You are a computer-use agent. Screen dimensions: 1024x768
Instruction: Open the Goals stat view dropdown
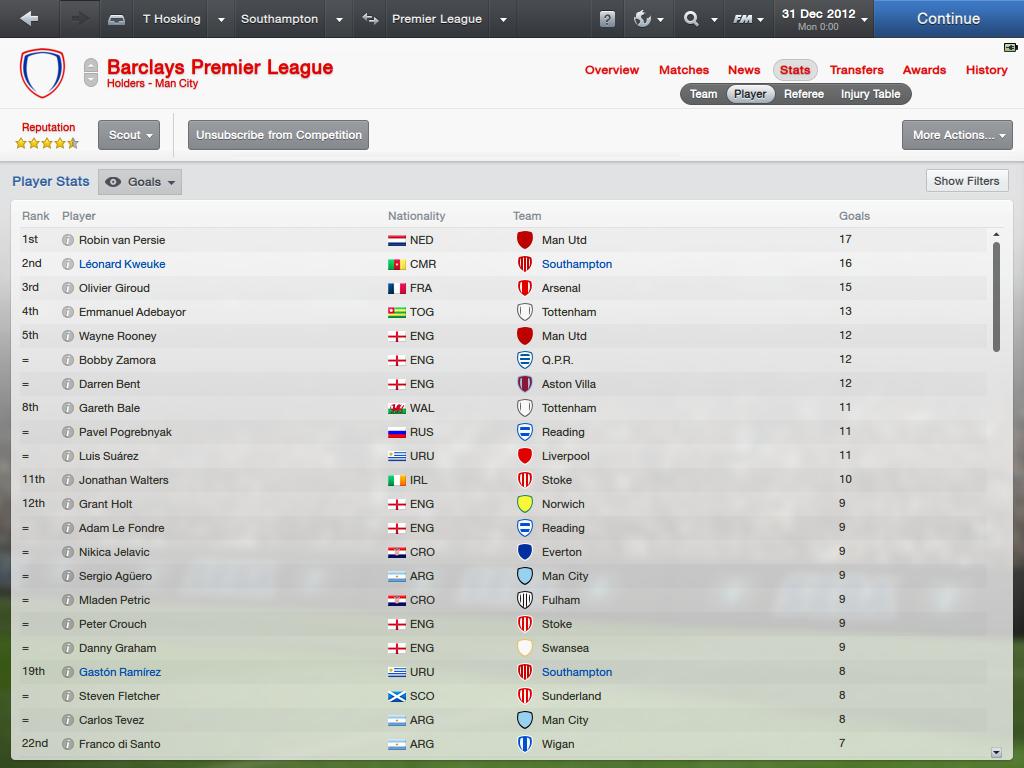point(142,182)
